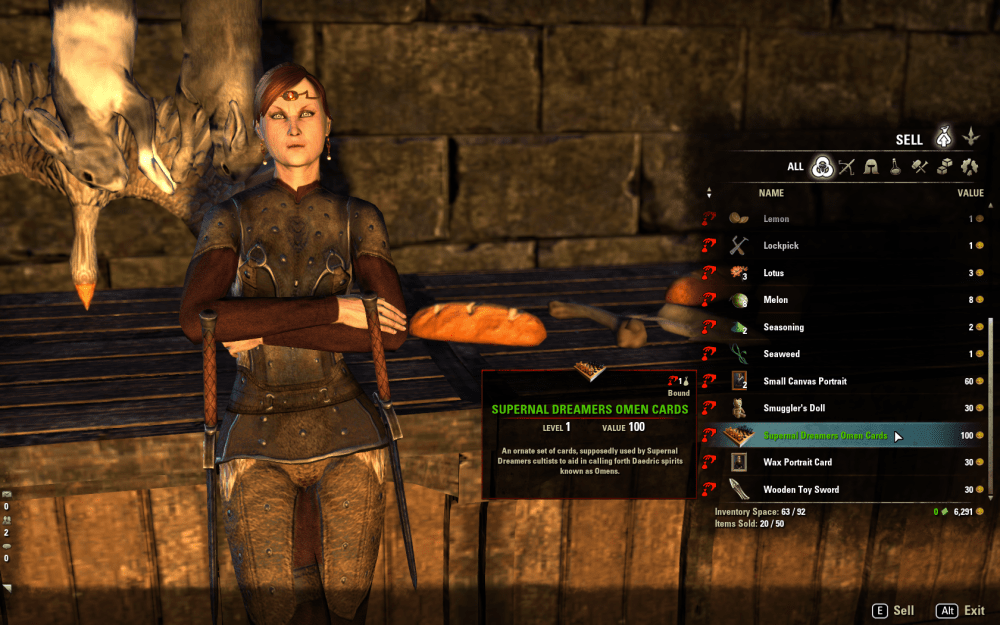
Task: Sort the item list by Name
Action: pos(771,193)
